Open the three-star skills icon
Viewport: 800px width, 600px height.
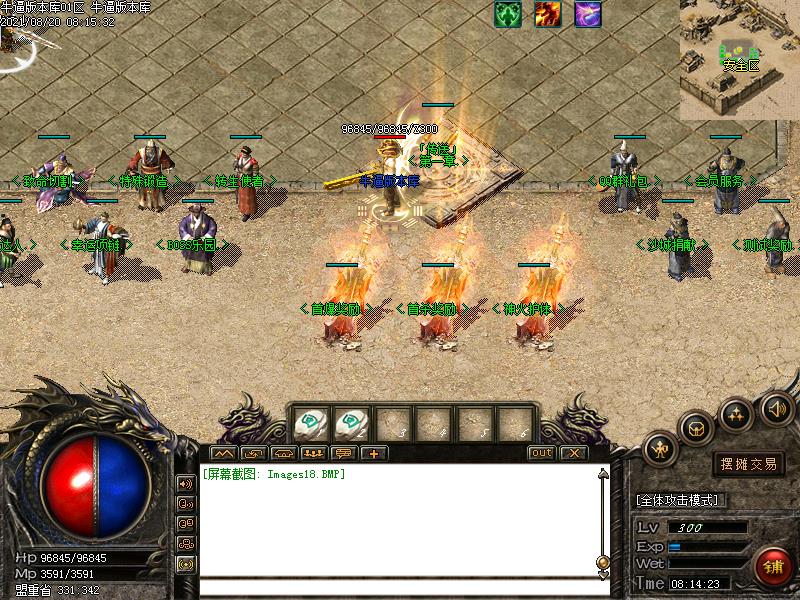point(737,412)
